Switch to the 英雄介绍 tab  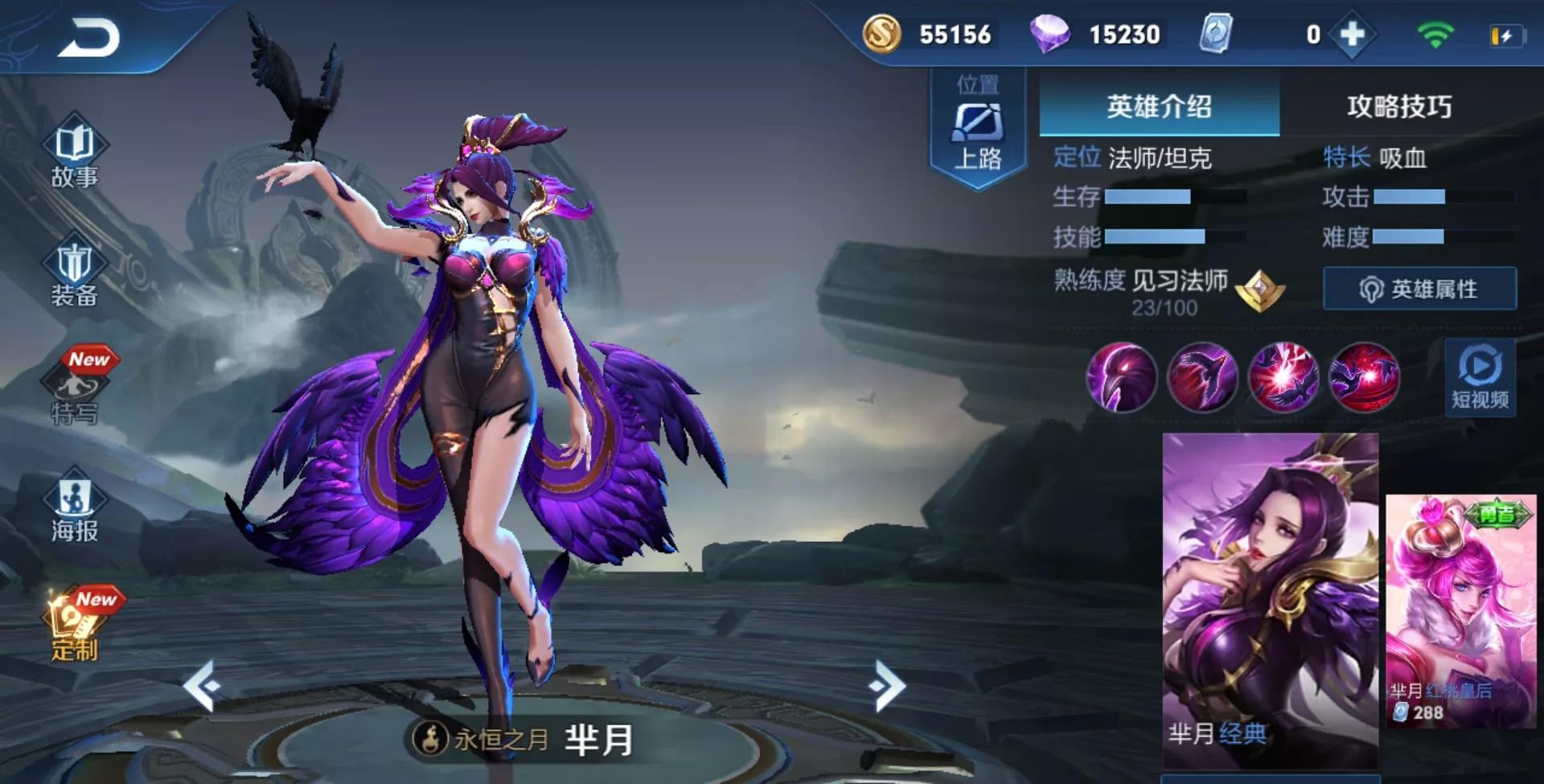point(1159,106)
